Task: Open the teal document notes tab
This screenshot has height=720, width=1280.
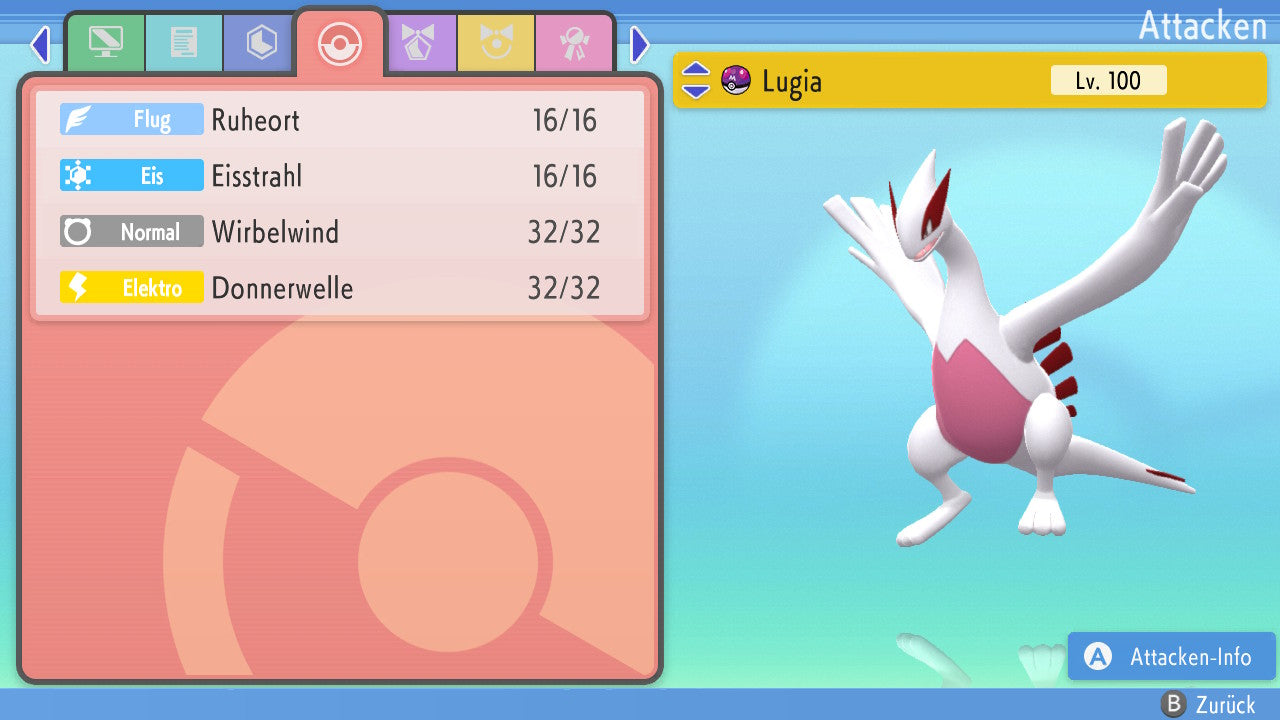Action: click(183, 42)
